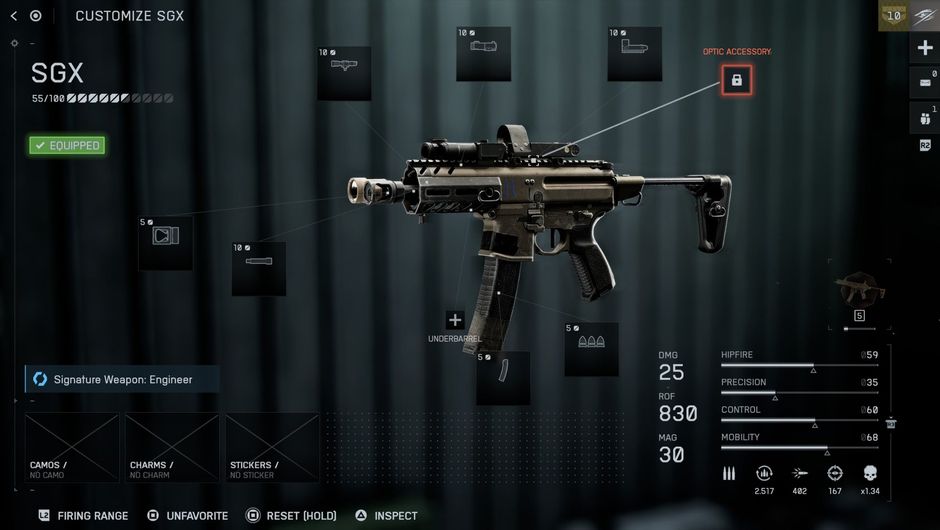Image resolution: width=940 pixels, height=530 pixels.
Task: Click the plus button in the sidebar
Action: (x=924, y=48)
